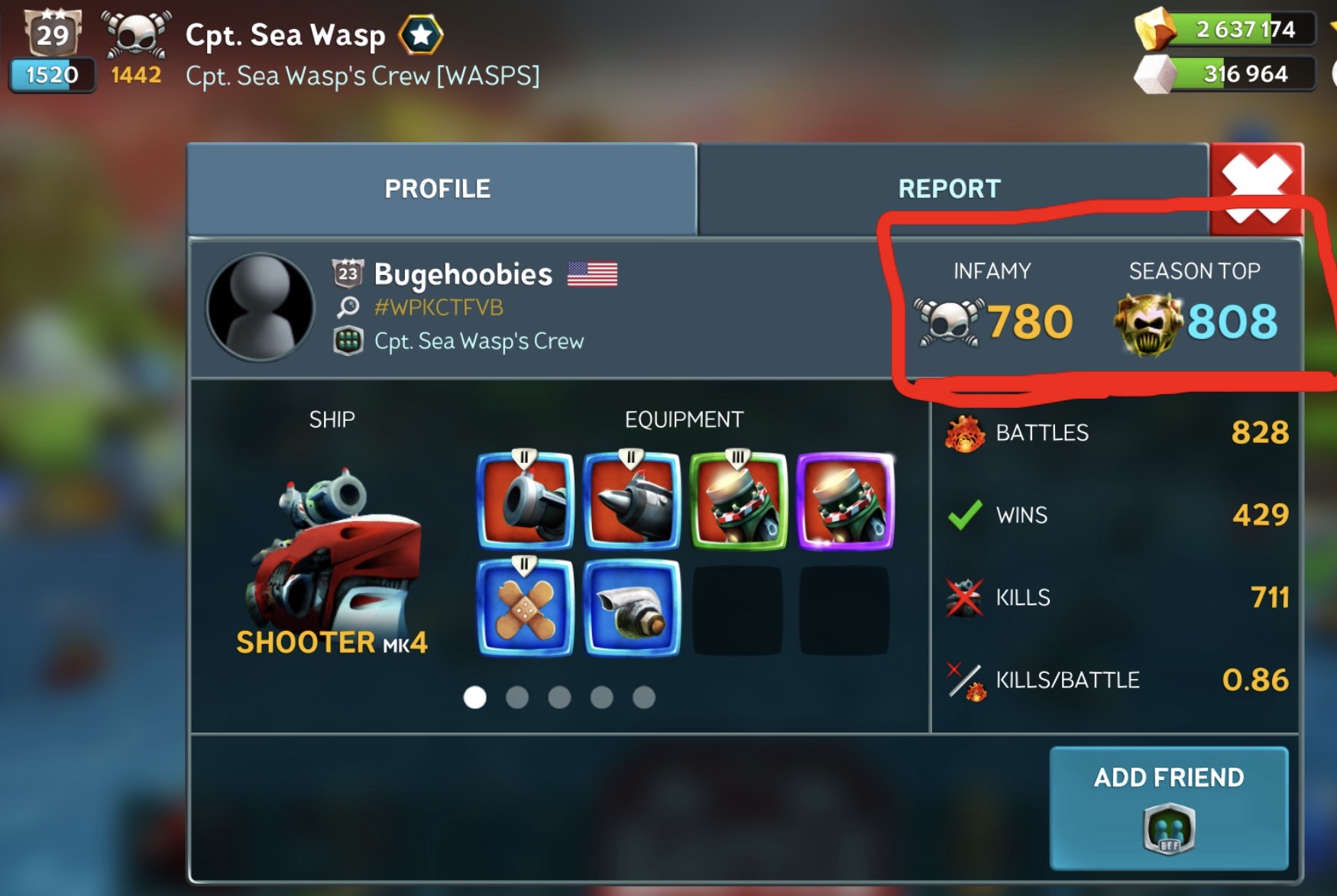Add Bugehoobies as a friend

(x=1168, y=807)
